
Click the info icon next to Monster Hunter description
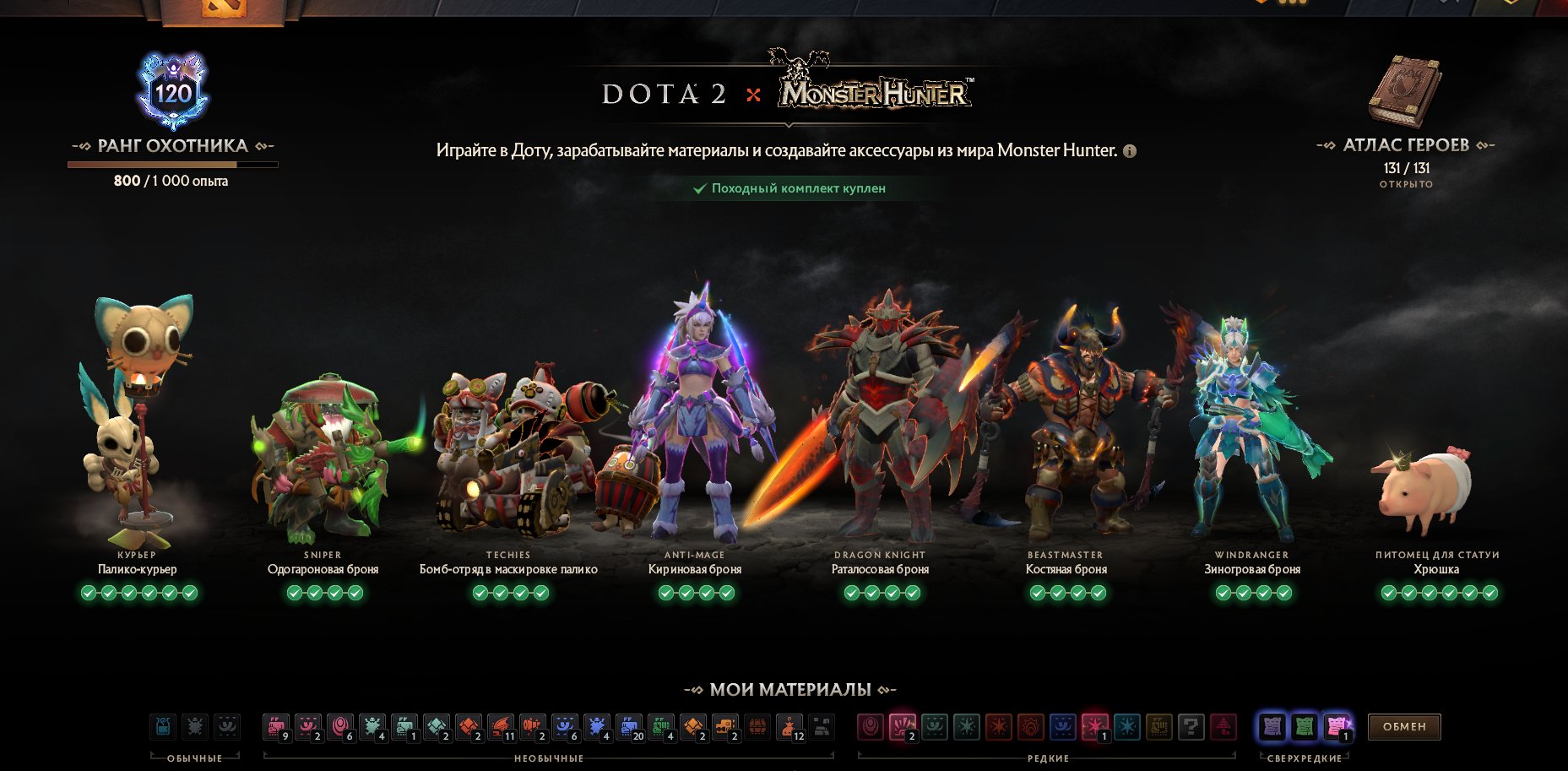(1129, 150)
